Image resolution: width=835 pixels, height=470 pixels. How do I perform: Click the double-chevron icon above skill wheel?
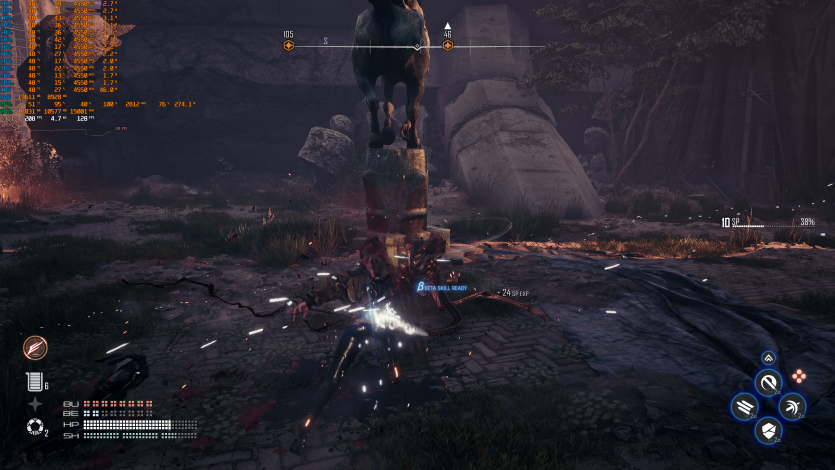[768, 357]
